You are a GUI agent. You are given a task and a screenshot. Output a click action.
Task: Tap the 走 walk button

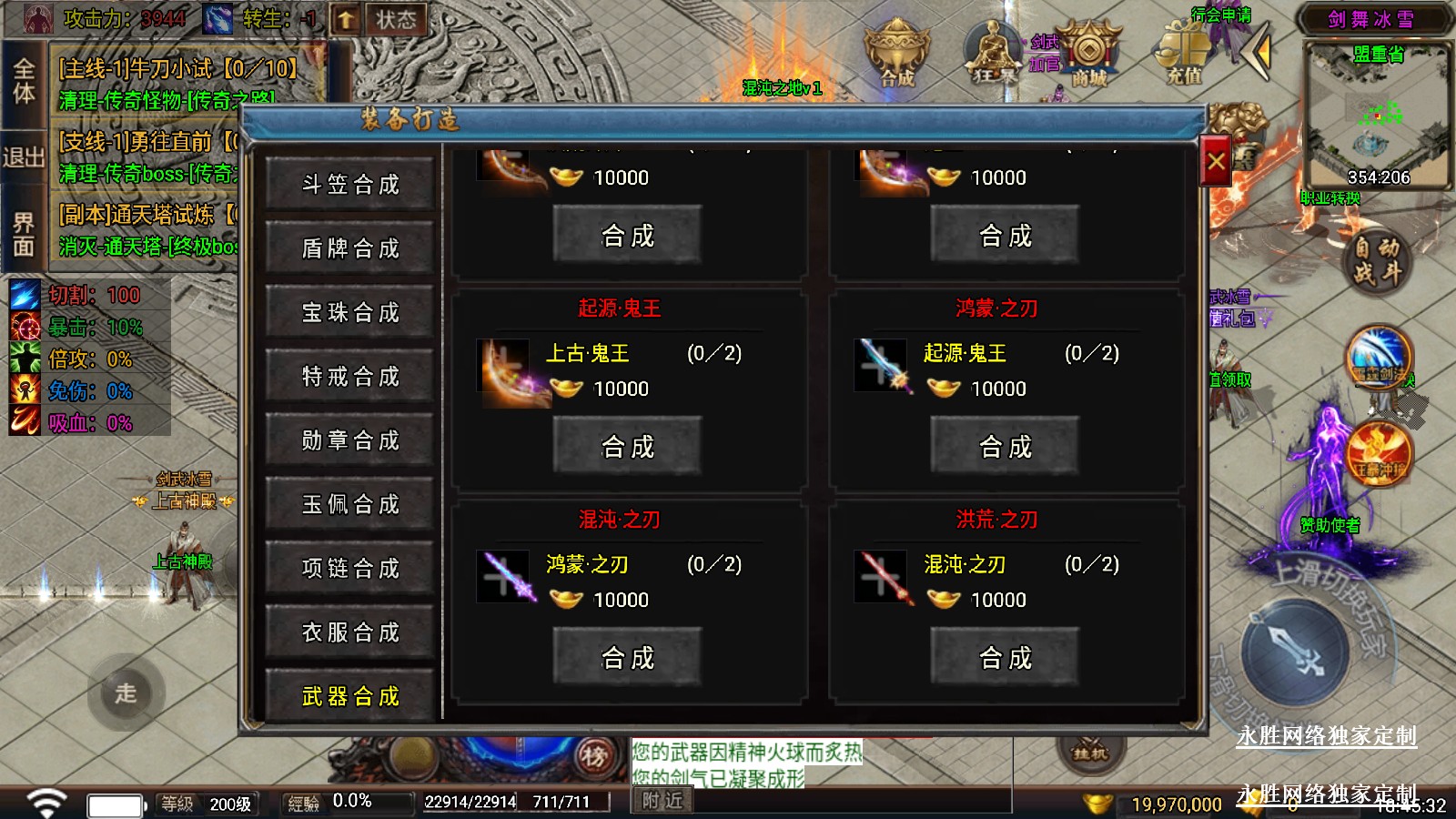(x=126, y=693)
